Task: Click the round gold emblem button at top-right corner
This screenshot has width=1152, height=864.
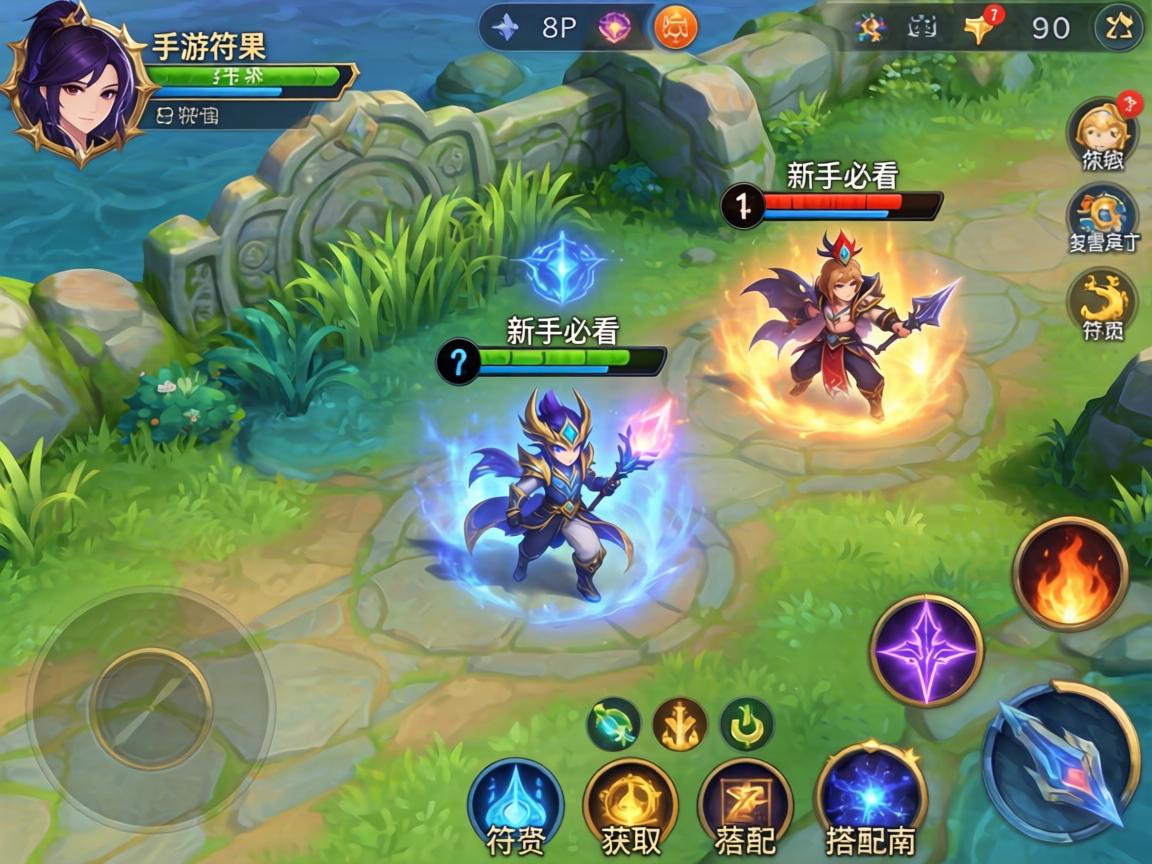Action: point(1119,28)
